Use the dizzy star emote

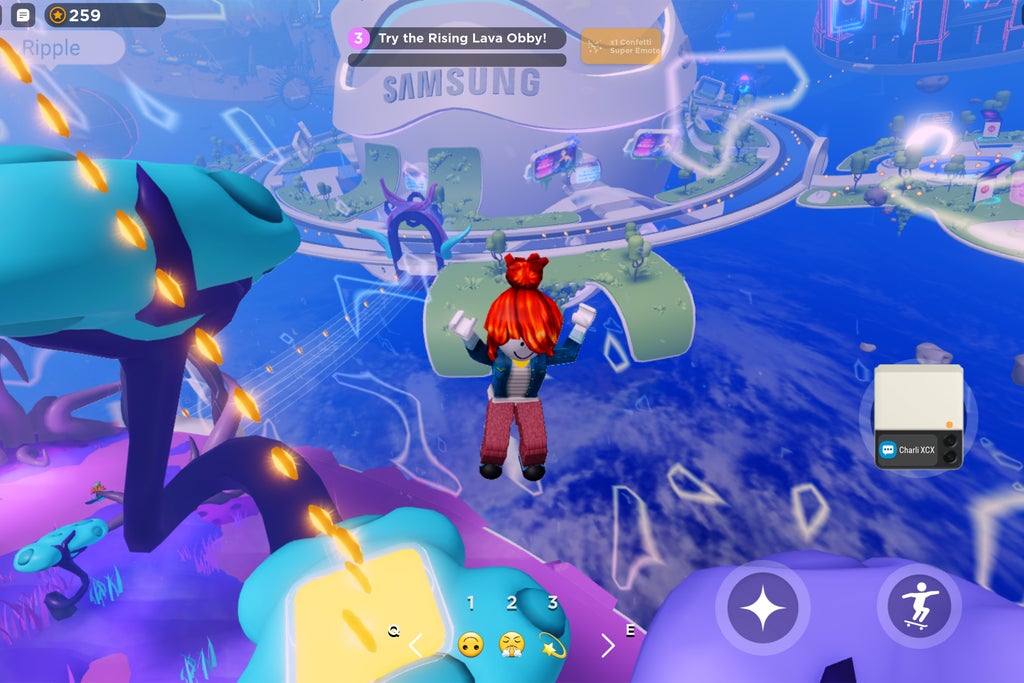[x=552, y=645]
